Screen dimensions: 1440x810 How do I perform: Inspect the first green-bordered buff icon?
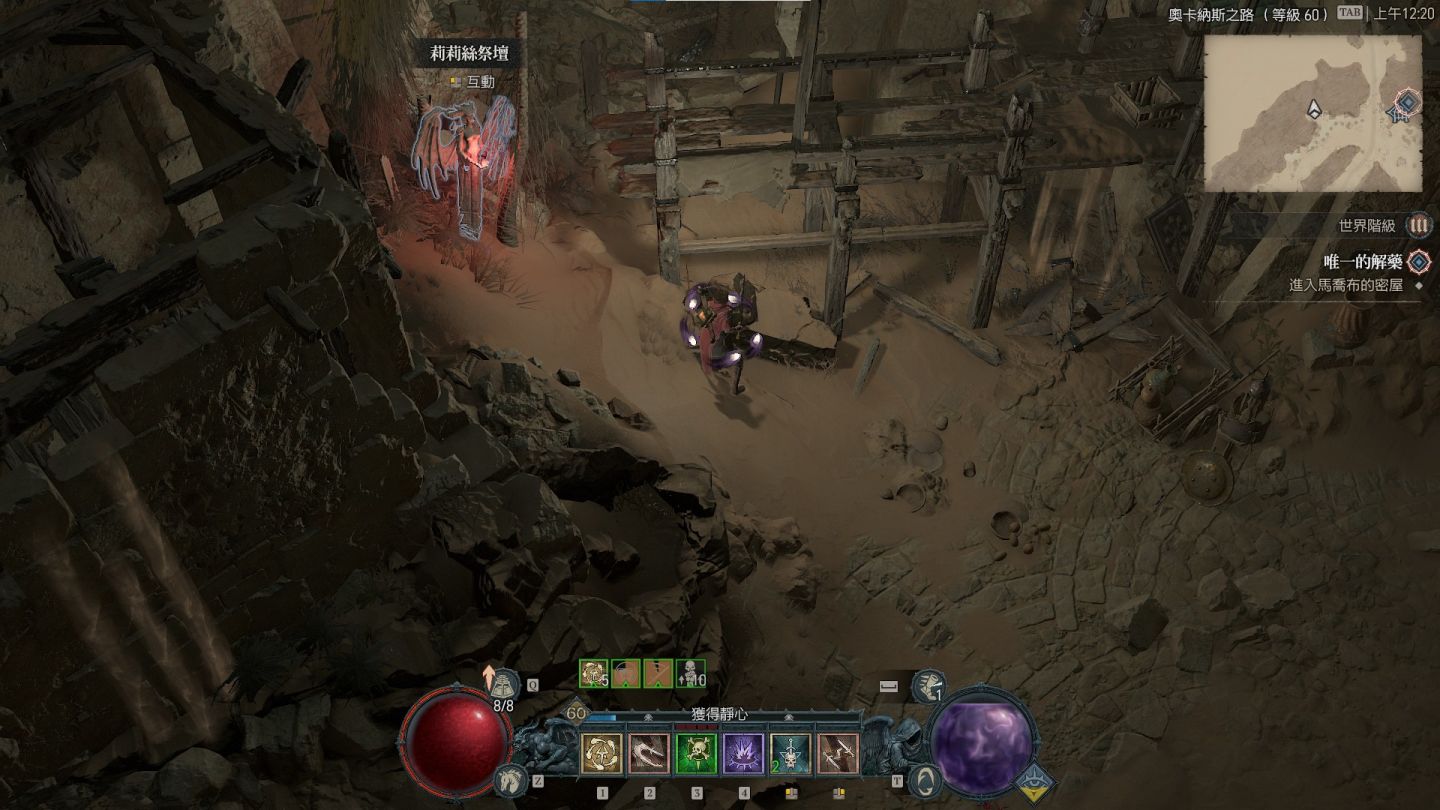(594, 674)
